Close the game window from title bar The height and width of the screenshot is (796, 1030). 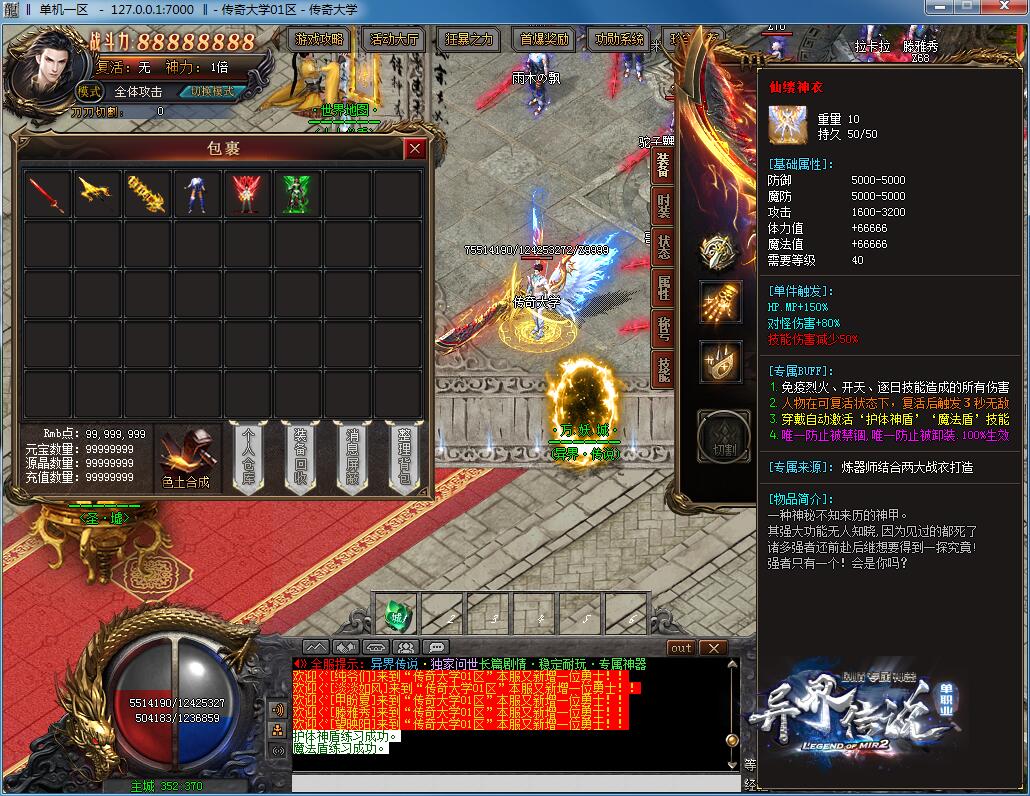(1001, 7)
